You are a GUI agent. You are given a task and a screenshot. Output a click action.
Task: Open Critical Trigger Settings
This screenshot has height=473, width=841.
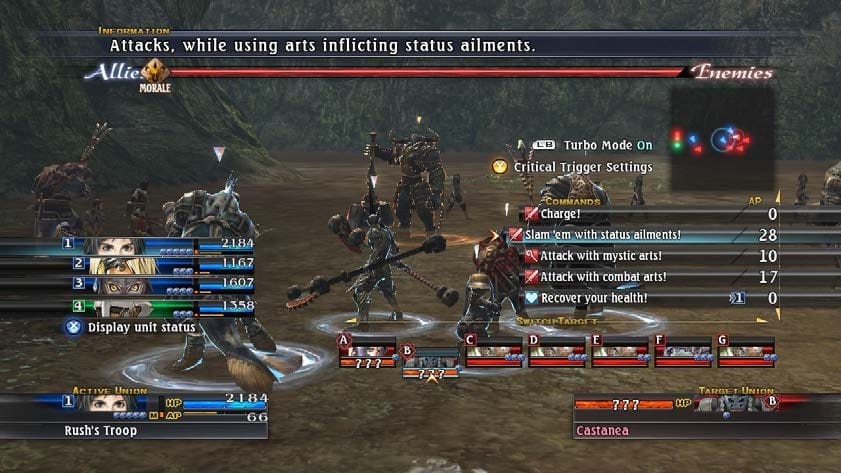582,167
